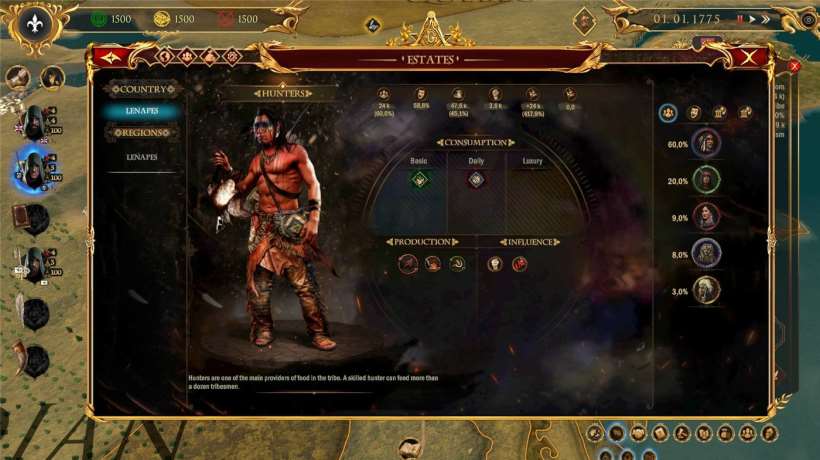This screenshot has height=460, width=820.
Task: Select the blue-highlighted hooded agent portrait
Action: (35, 168)
